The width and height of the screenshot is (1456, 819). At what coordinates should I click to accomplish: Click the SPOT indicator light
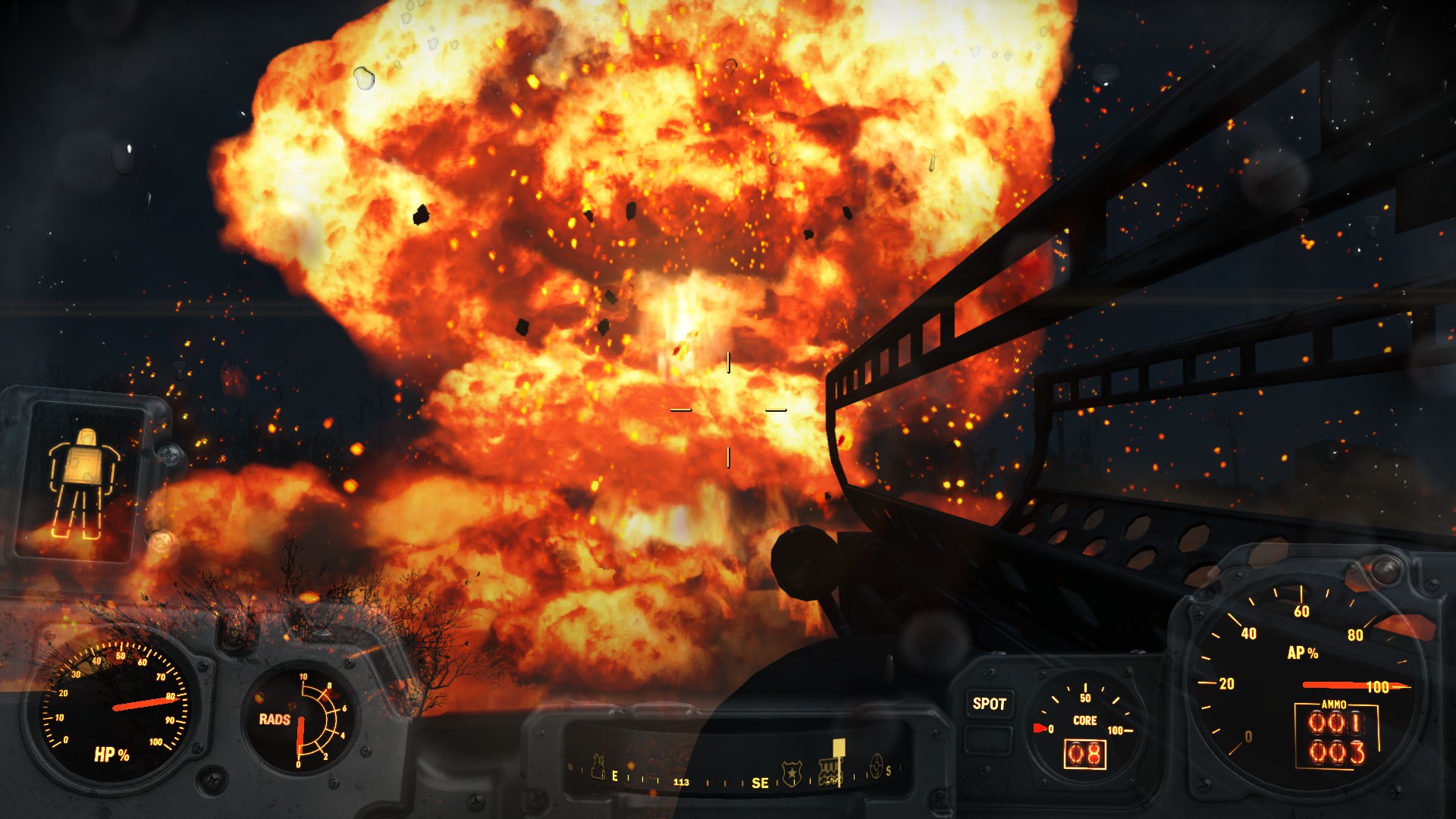(x=989, y=704)
